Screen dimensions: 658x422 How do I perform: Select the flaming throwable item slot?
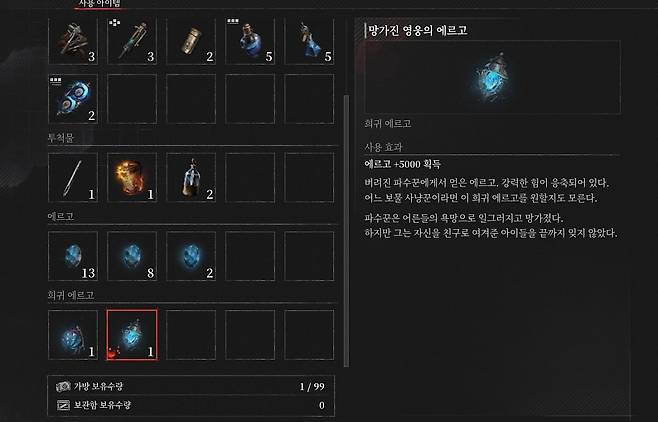coord(132,177)
